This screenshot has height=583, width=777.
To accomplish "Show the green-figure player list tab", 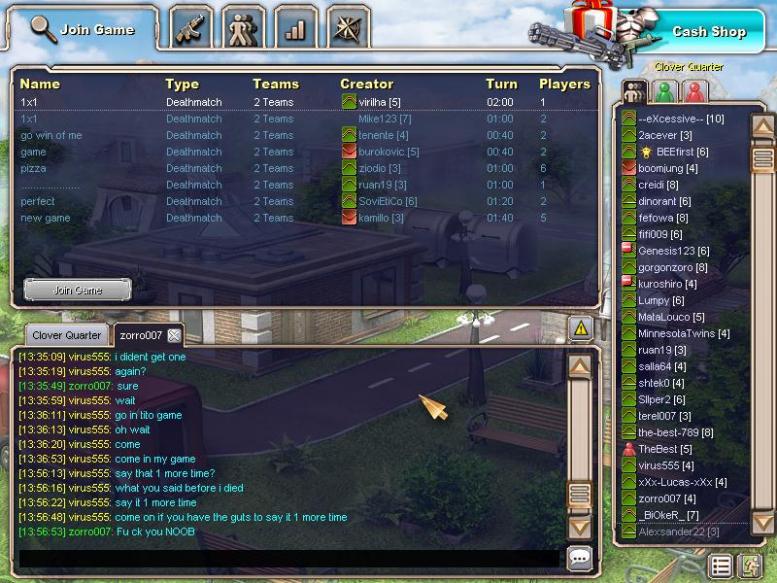I will [664, 91].
